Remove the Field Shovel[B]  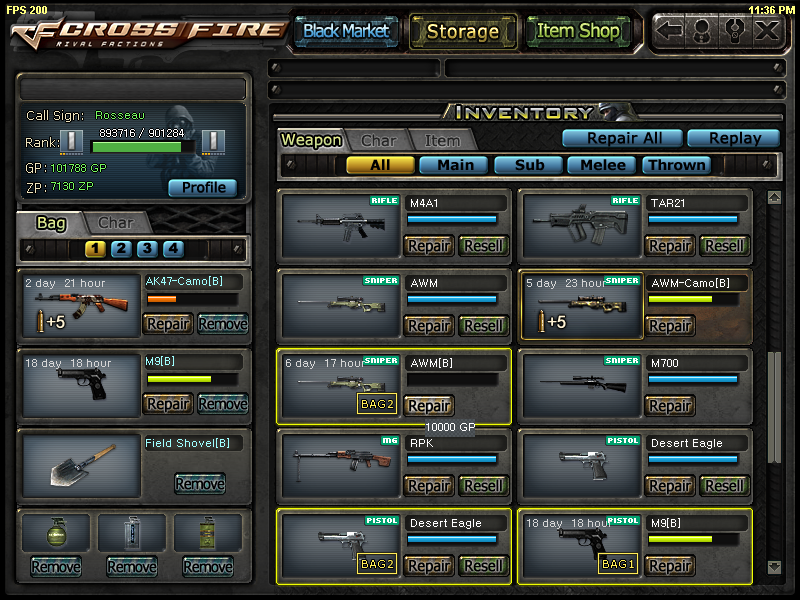tap(199, 483)
